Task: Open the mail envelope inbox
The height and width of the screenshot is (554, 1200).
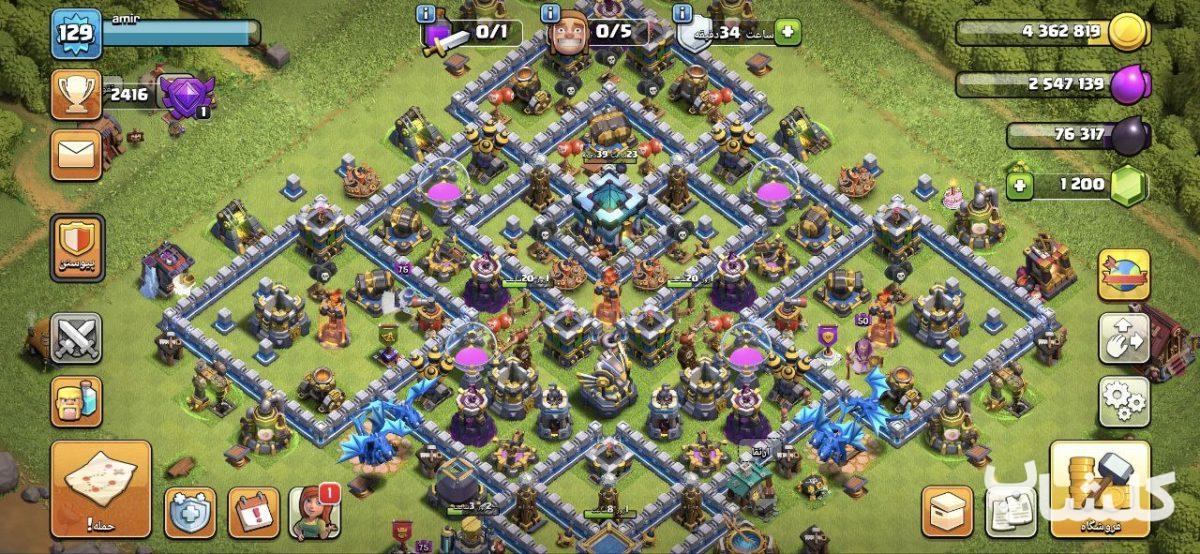Action: tap(76, 155)
